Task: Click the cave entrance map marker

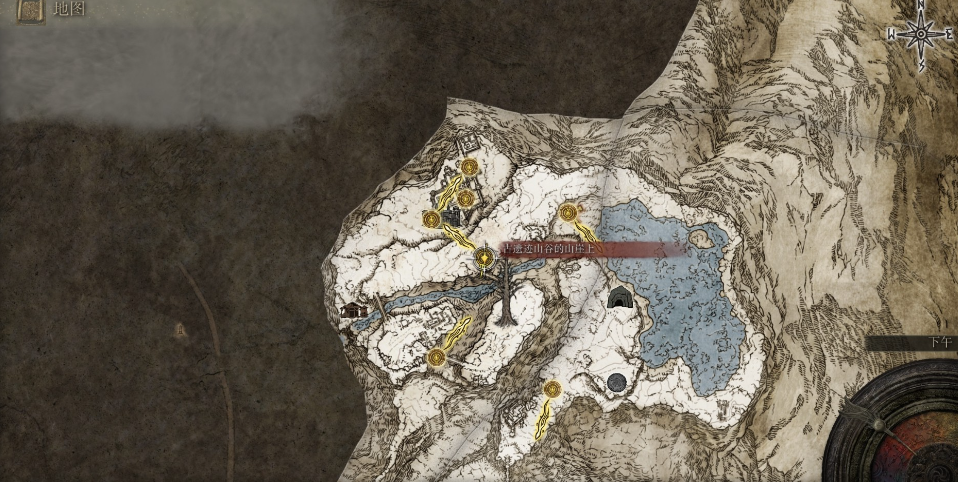Action: point(620,297)
